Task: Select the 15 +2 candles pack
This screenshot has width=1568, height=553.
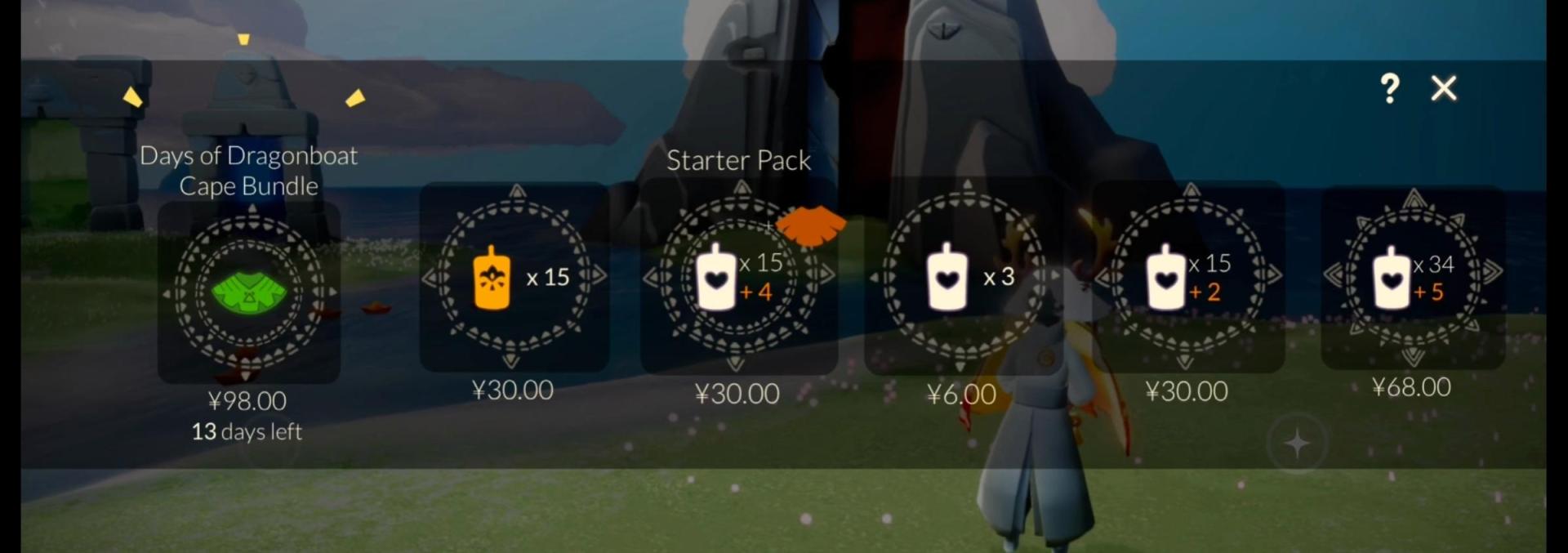Action: click(1187, 277)
